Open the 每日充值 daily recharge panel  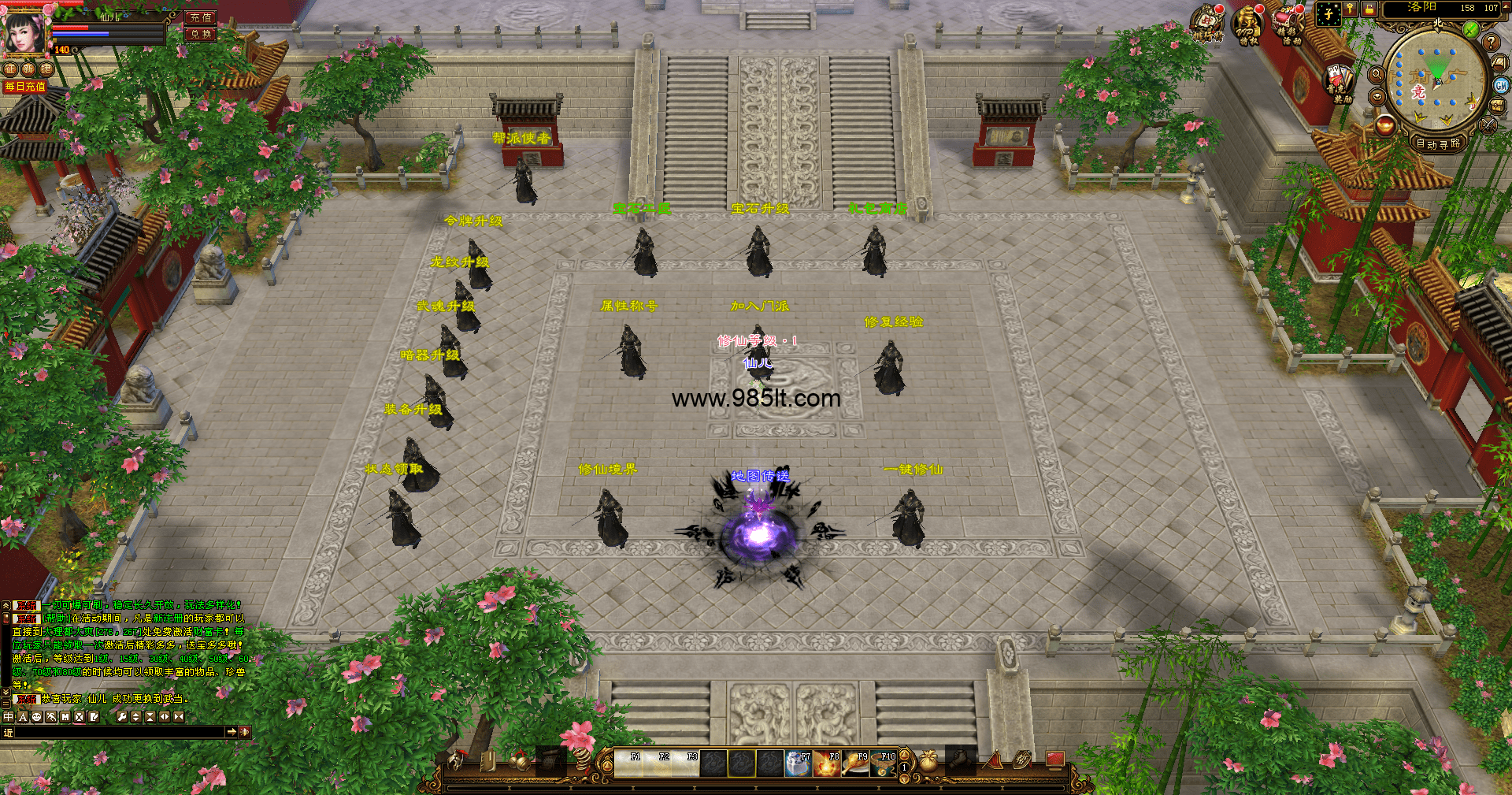25,87
